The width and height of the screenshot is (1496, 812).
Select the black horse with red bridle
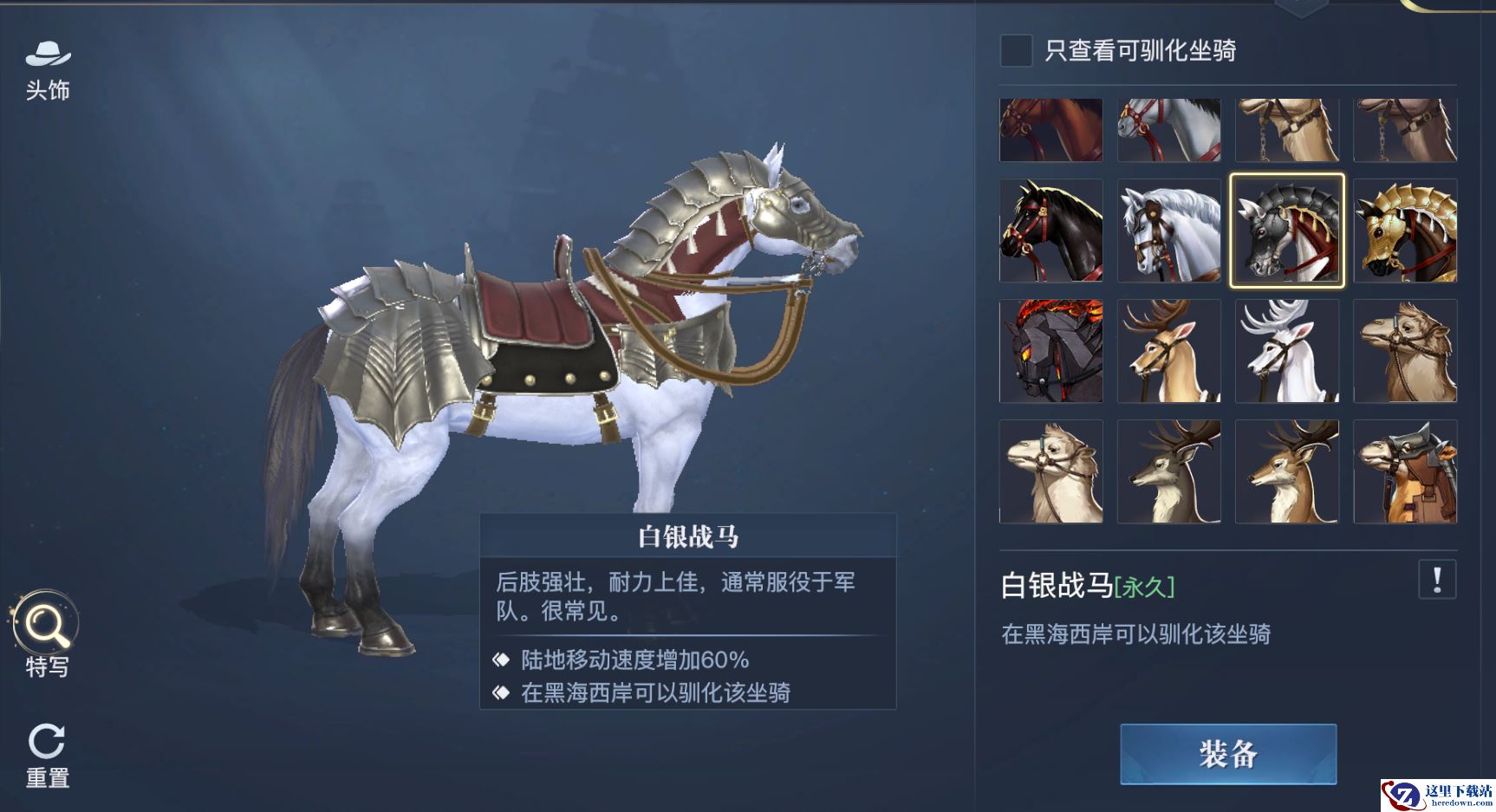pos(1050,231)
